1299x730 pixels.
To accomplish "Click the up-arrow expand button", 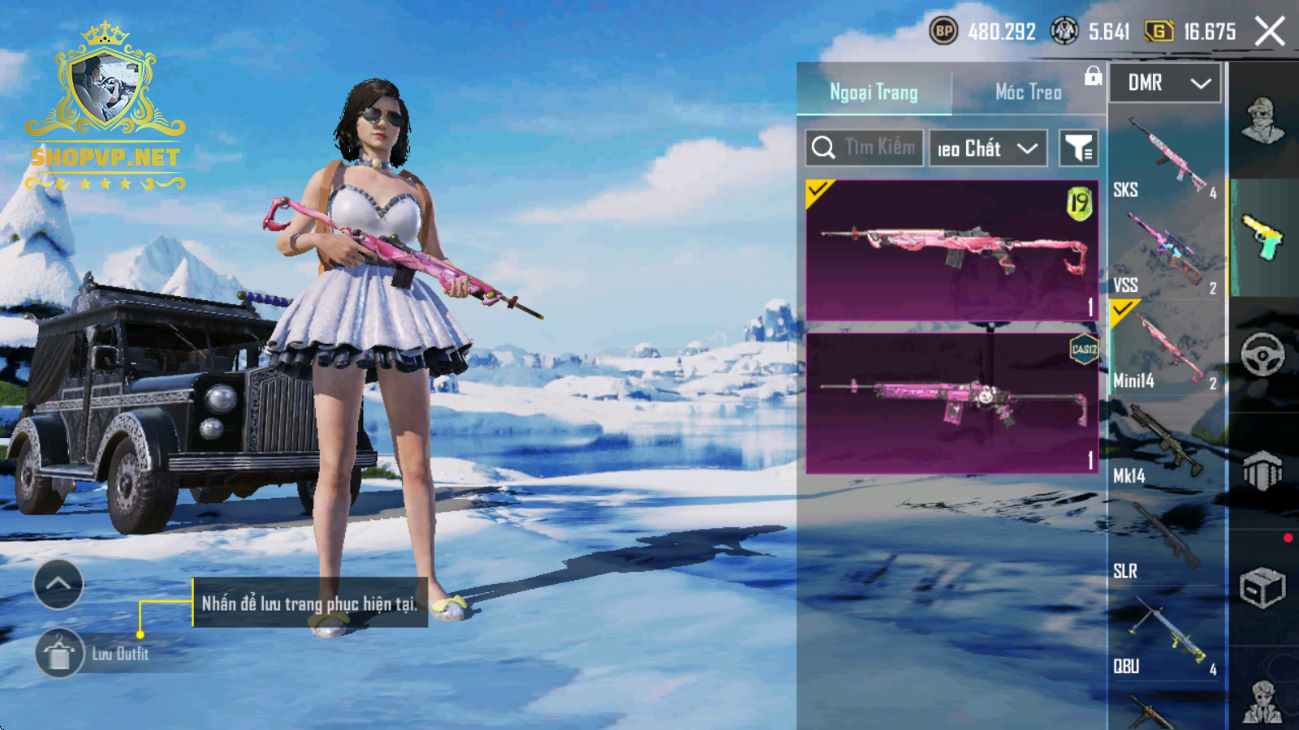I will pyautogui.click(x=58, y=585).
